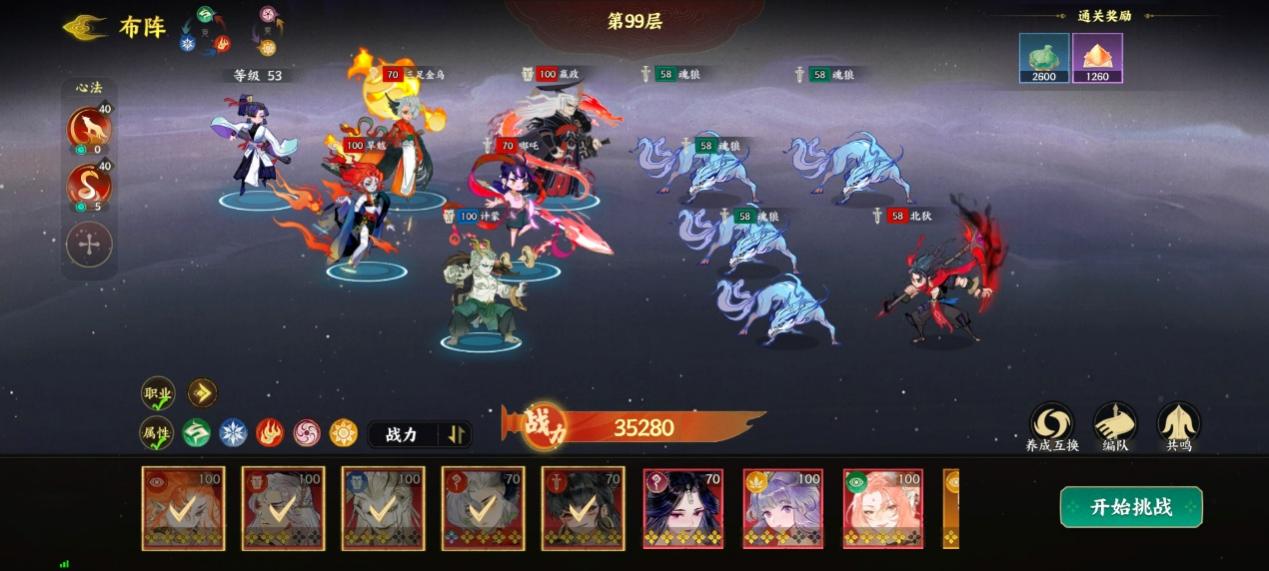This screenshot has width=1269, height=571.
Task: Select the wolf 心法 skill icon
Action: pos(89,128)
